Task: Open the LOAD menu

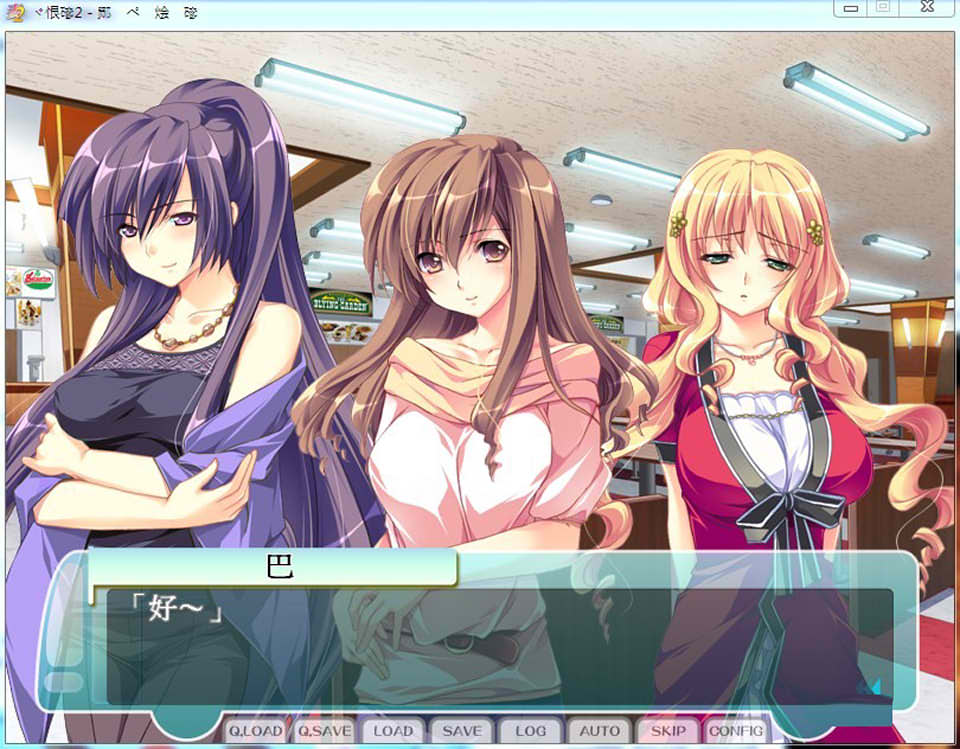Action: (x=393, y=731)
